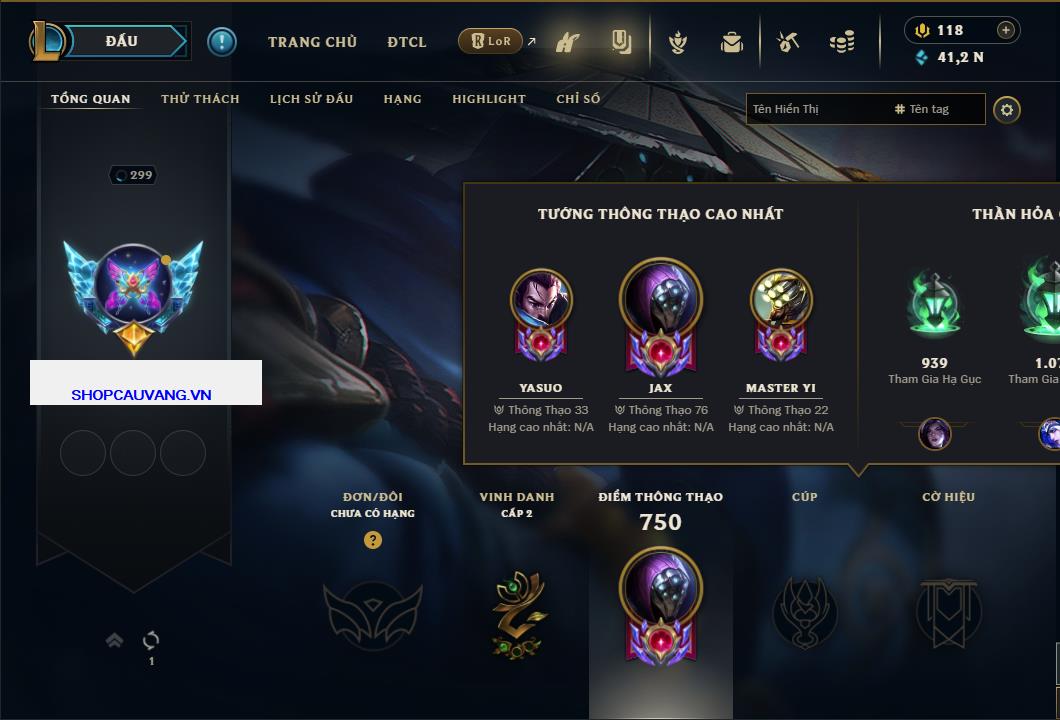Switch to the THỬ THÁCH tab

coord(200,99)
